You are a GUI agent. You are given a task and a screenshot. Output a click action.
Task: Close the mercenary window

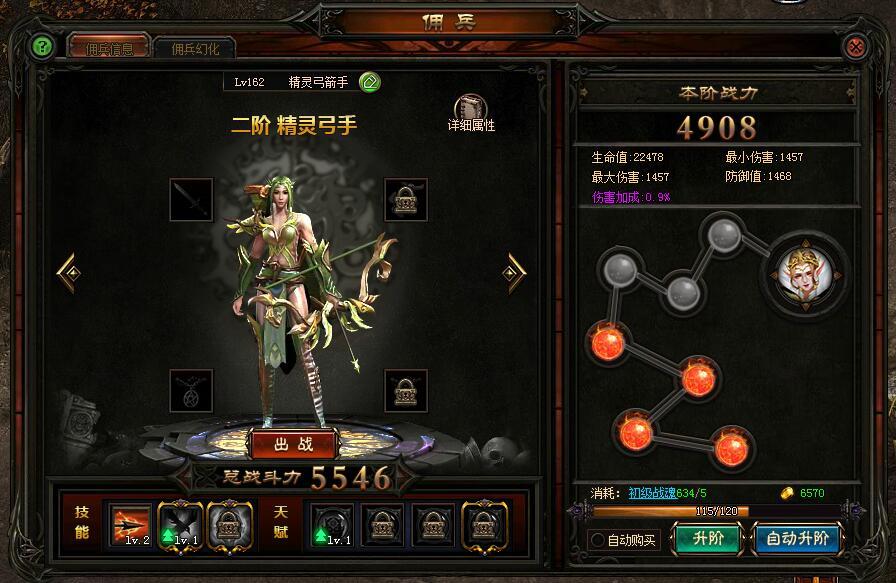(855, 46)
